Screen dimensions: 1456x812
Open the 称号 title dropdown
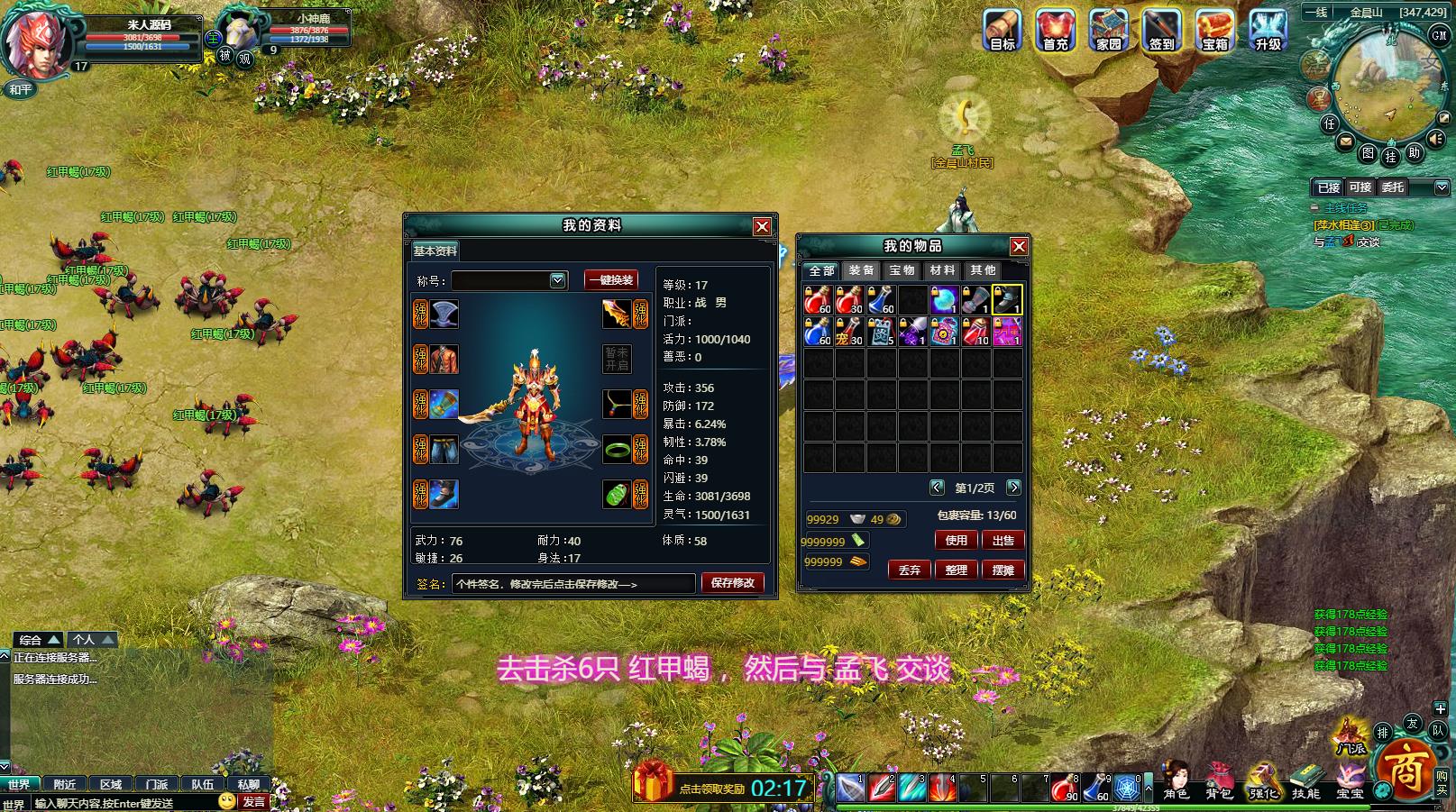pos(558,280)
